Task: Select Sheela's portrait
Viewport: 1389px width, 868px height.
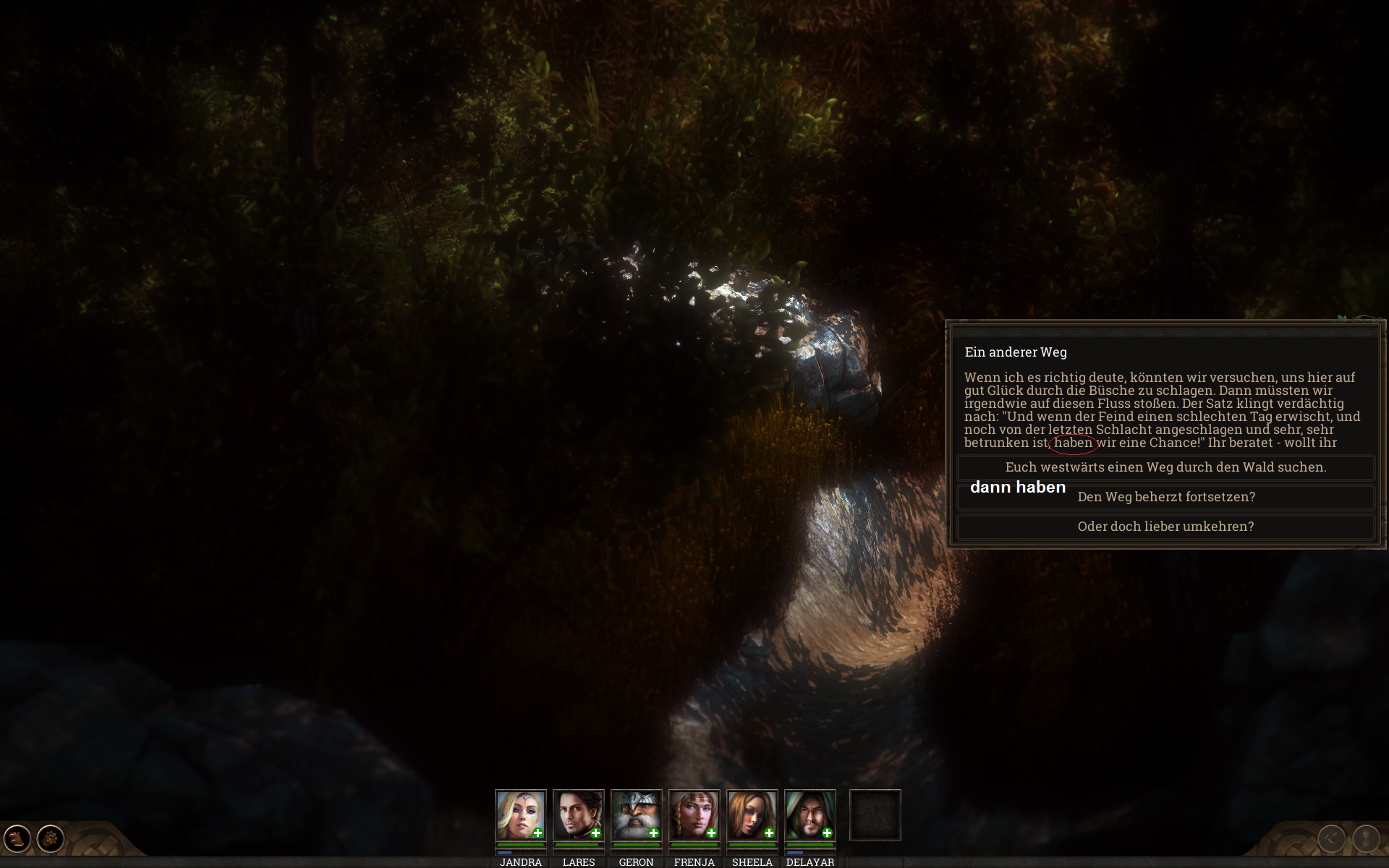Action: 751,814
